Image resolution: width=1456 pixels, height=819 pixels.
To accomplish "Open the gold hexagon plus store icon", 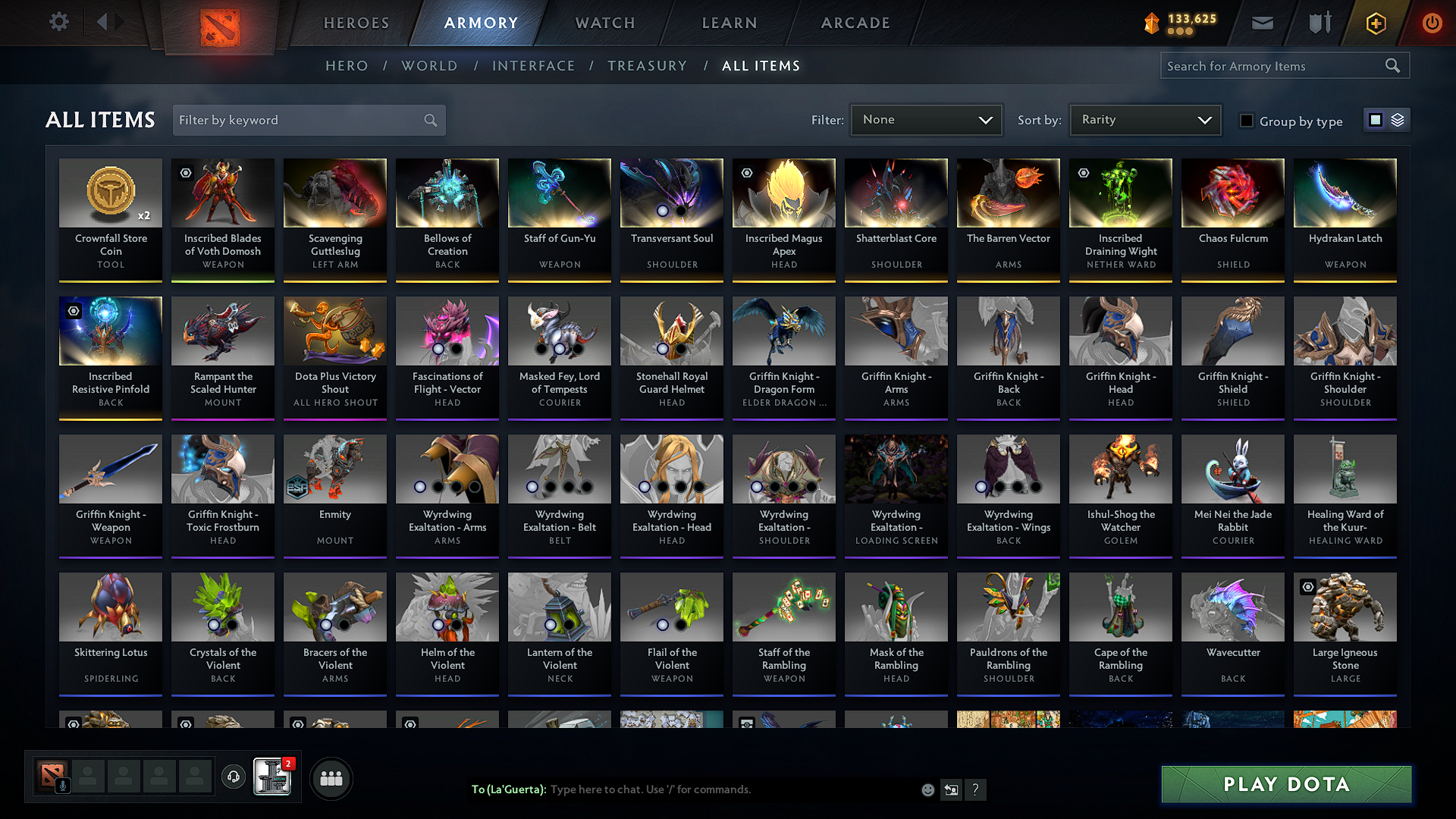I will (1376, 24).
